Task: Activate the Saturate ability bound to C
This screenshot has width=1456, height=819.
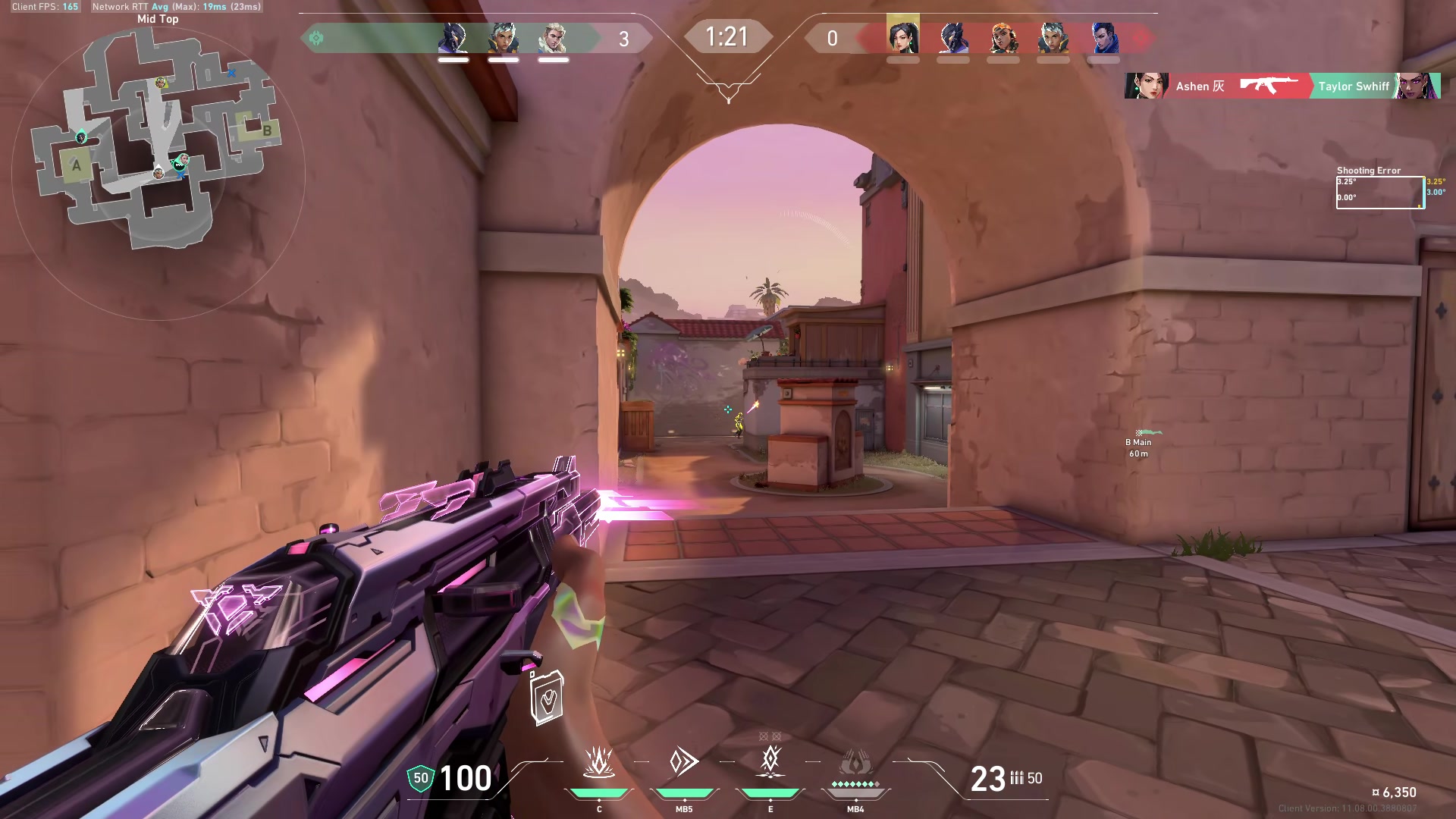Action: pyautogui.click(x=598, y=763)
